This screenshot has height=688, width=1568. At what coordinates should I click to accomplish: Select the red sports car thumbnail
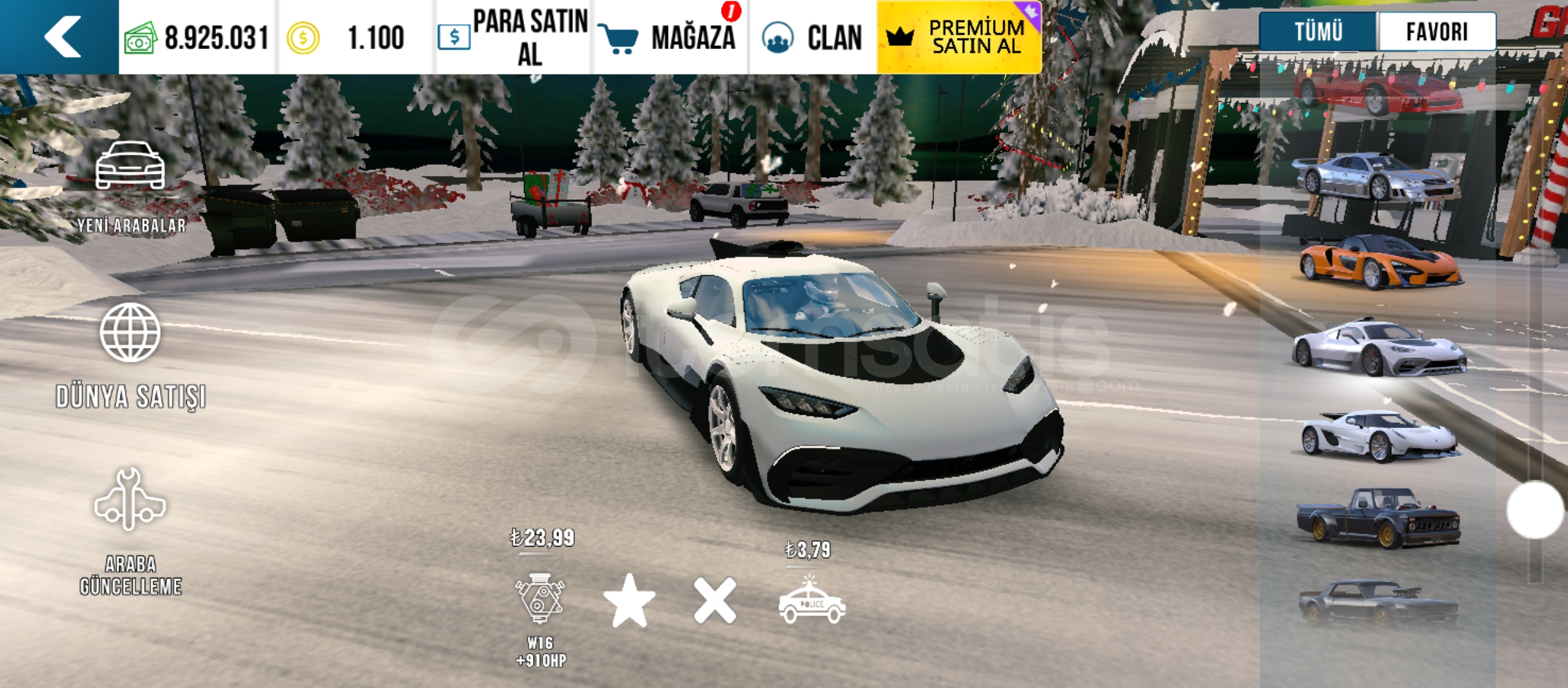(x=1377, y=91)
